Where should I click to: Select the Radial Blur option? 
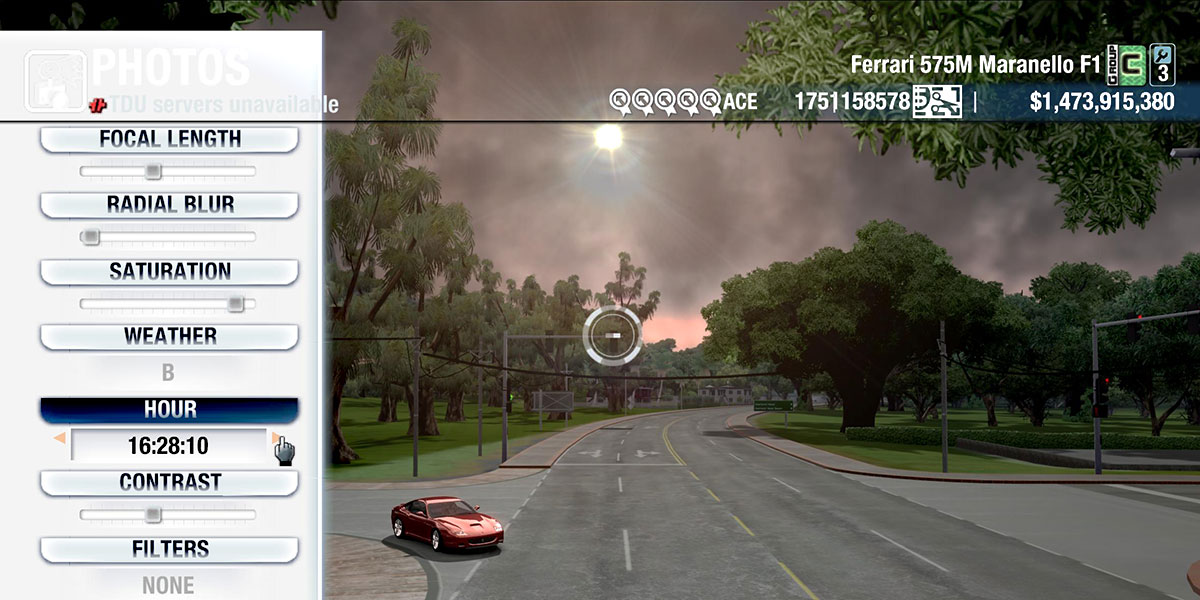[169, 205]
